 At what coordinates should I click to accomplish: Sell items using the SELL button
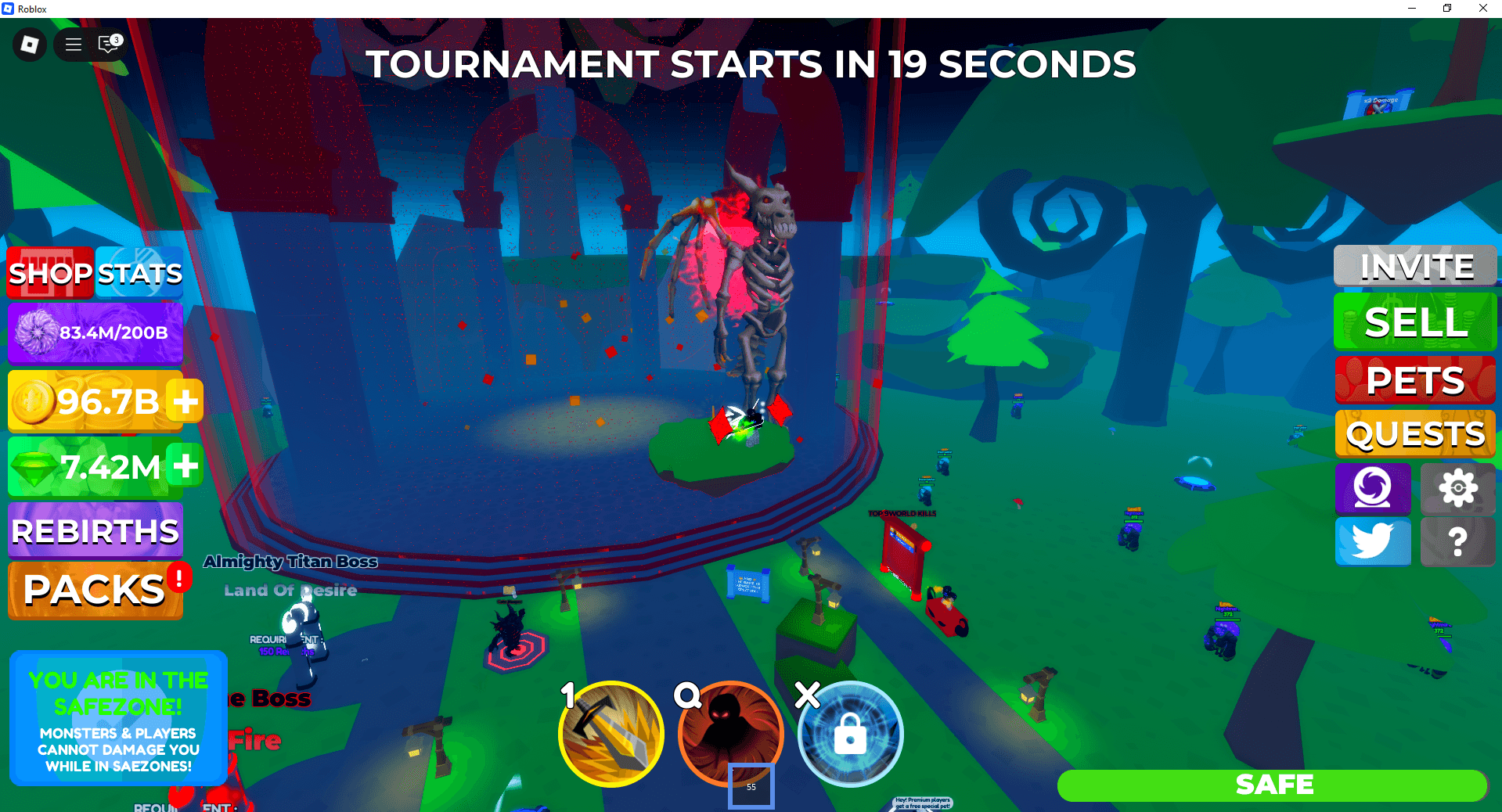1414,322
